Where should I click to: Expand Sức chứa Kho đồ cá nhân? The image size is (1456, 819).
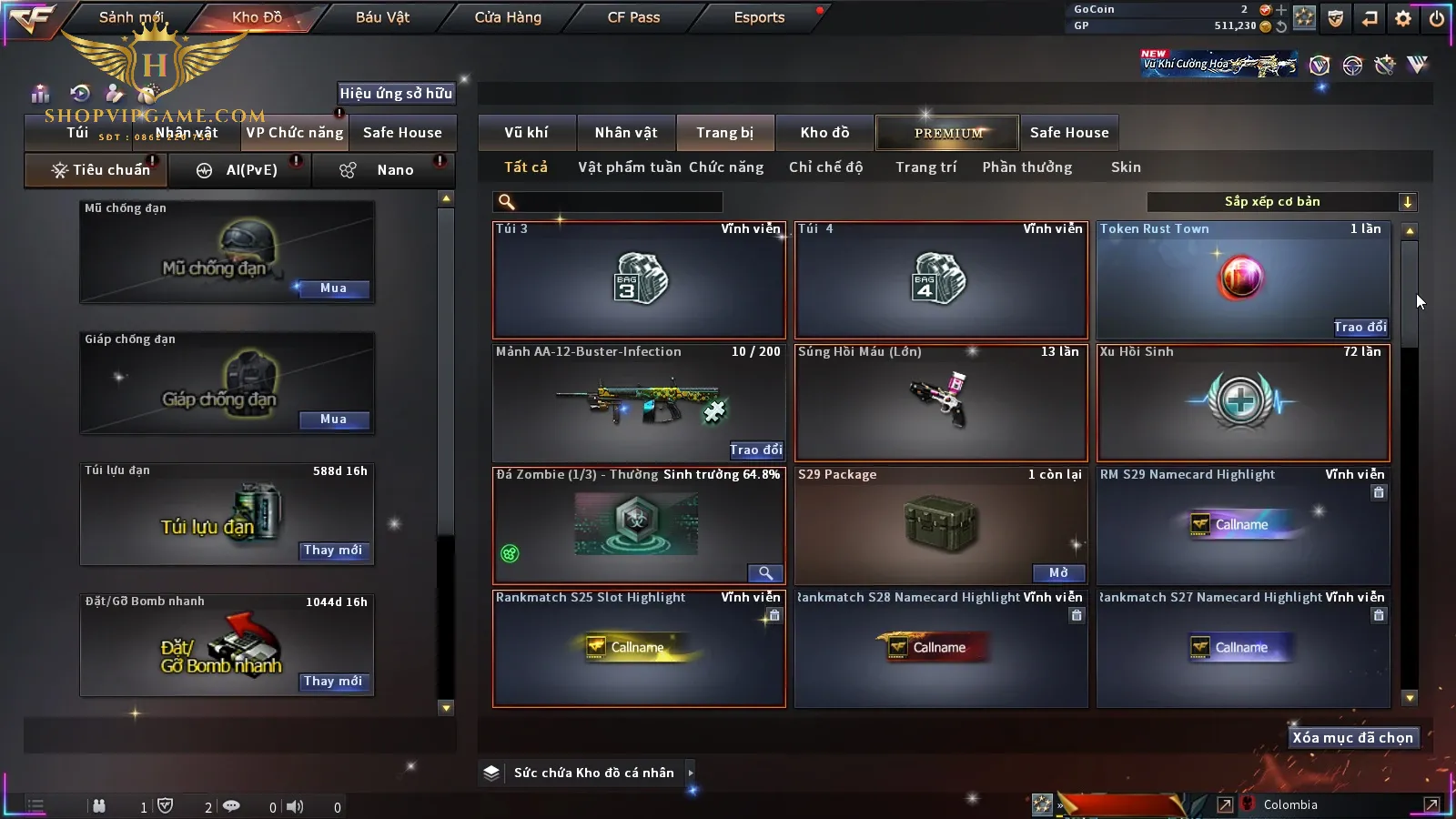pyautogui.click(x=691, y=773)
